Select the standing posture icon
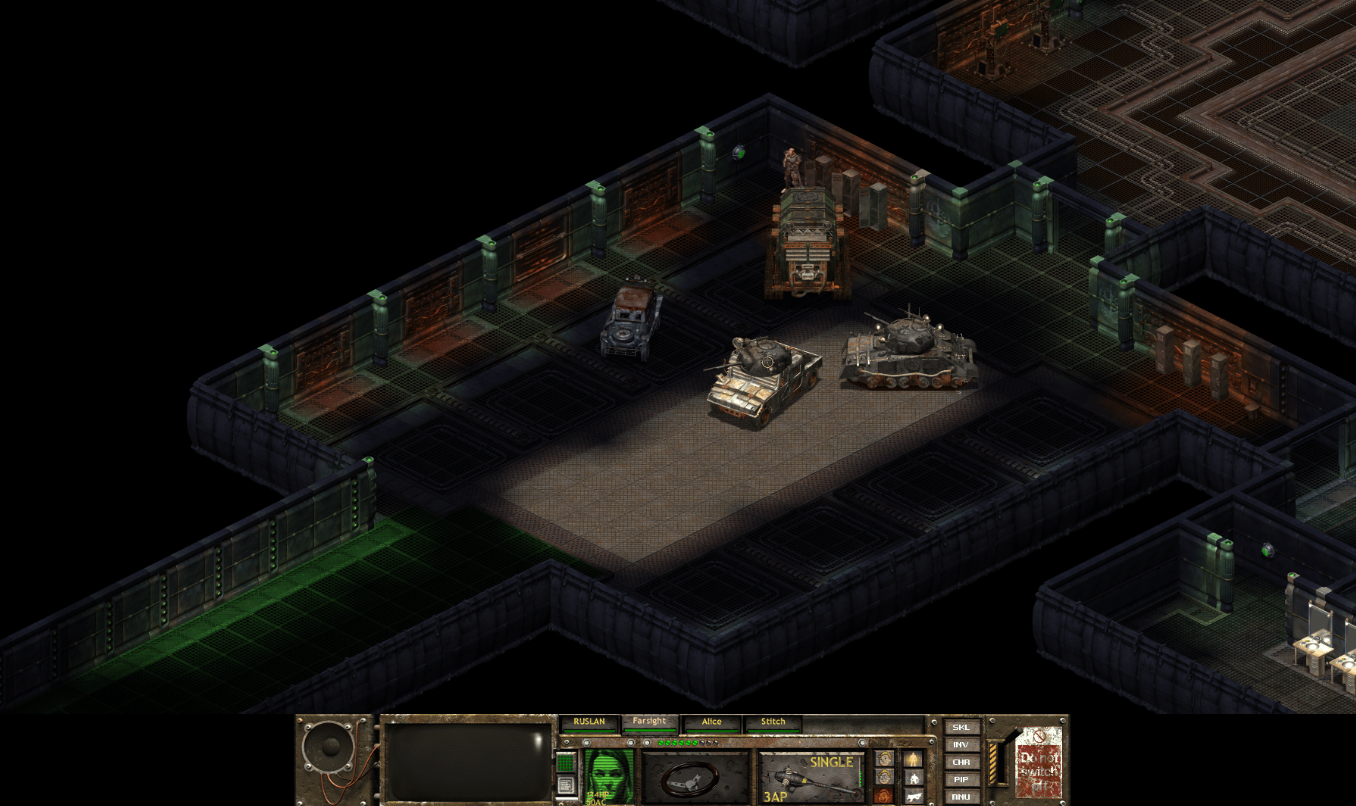Screen dimensions: 1356x806 (x=913, y=759)
